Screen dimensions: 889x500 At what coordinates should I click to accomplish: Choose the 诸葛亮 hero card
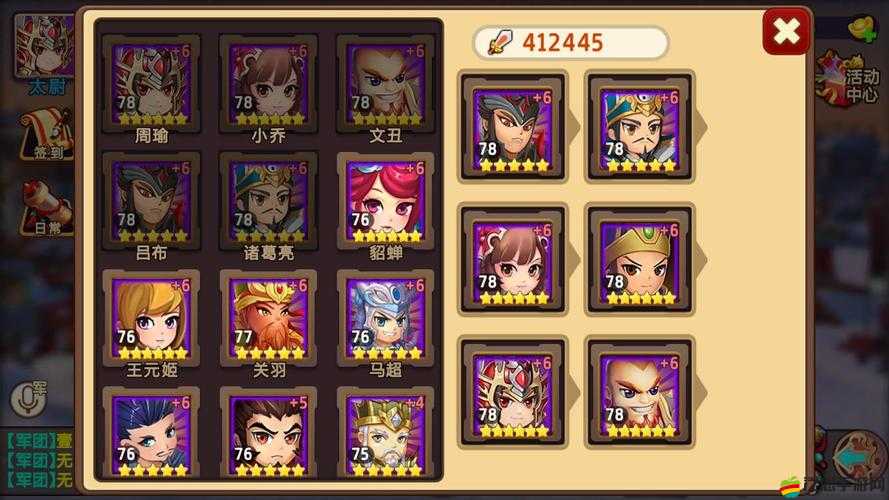268,202
